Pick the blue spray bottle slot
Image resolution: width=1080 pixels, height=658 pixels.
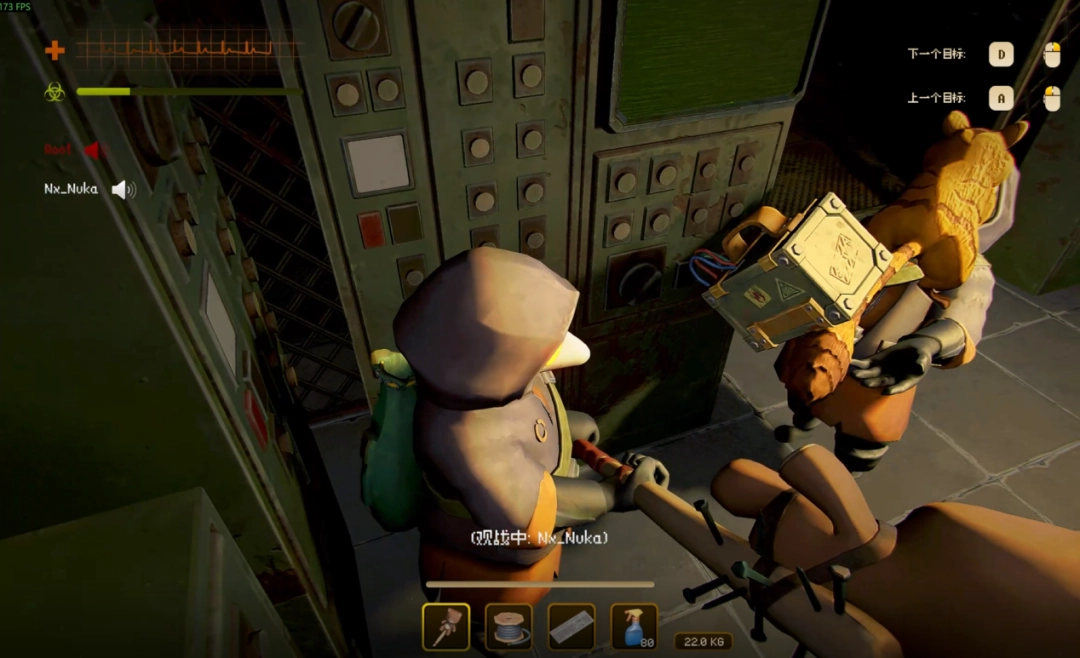click(x=634, y=627)
